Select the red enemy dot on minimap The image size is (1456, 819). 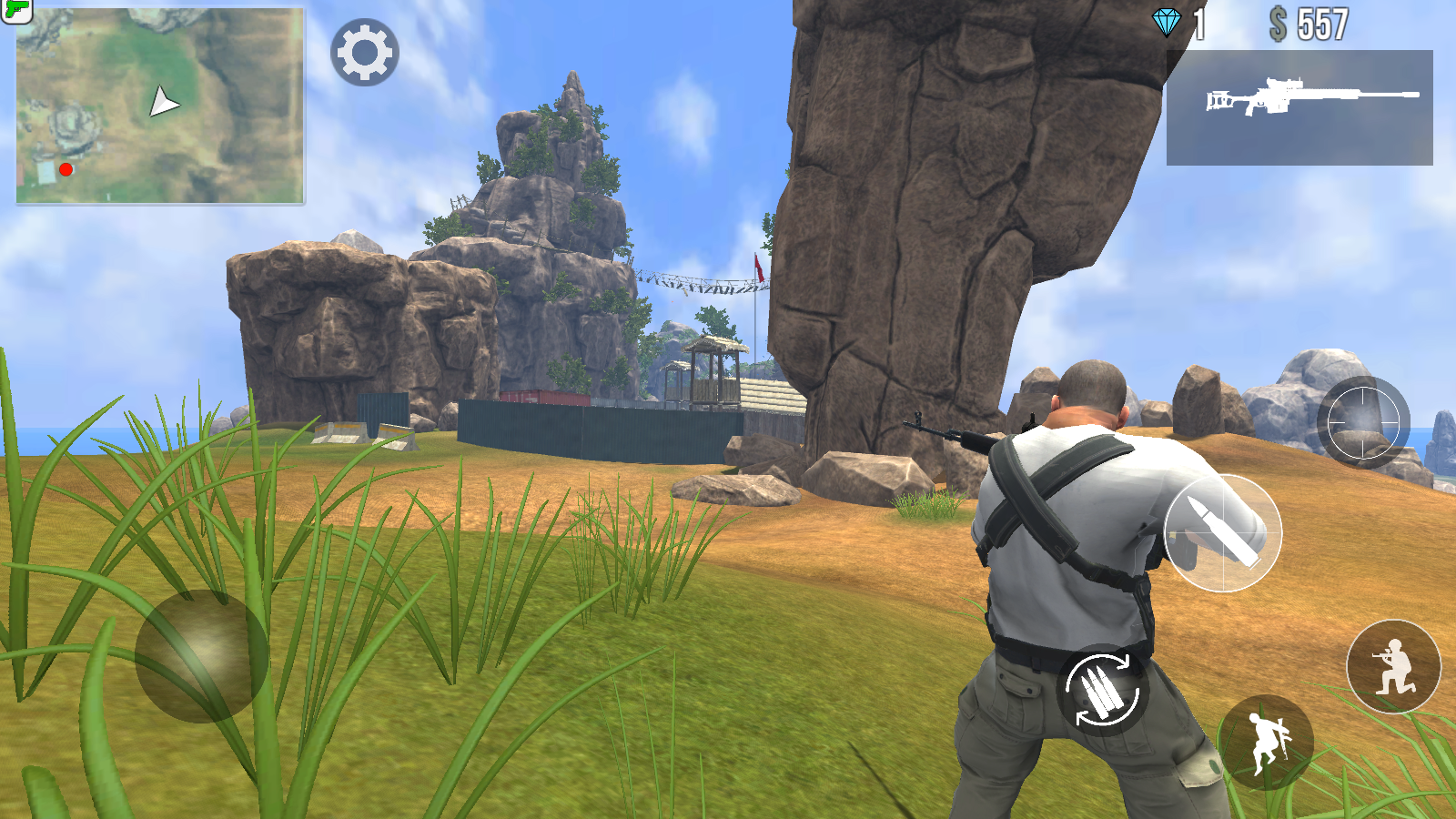(x=65, y=168)
